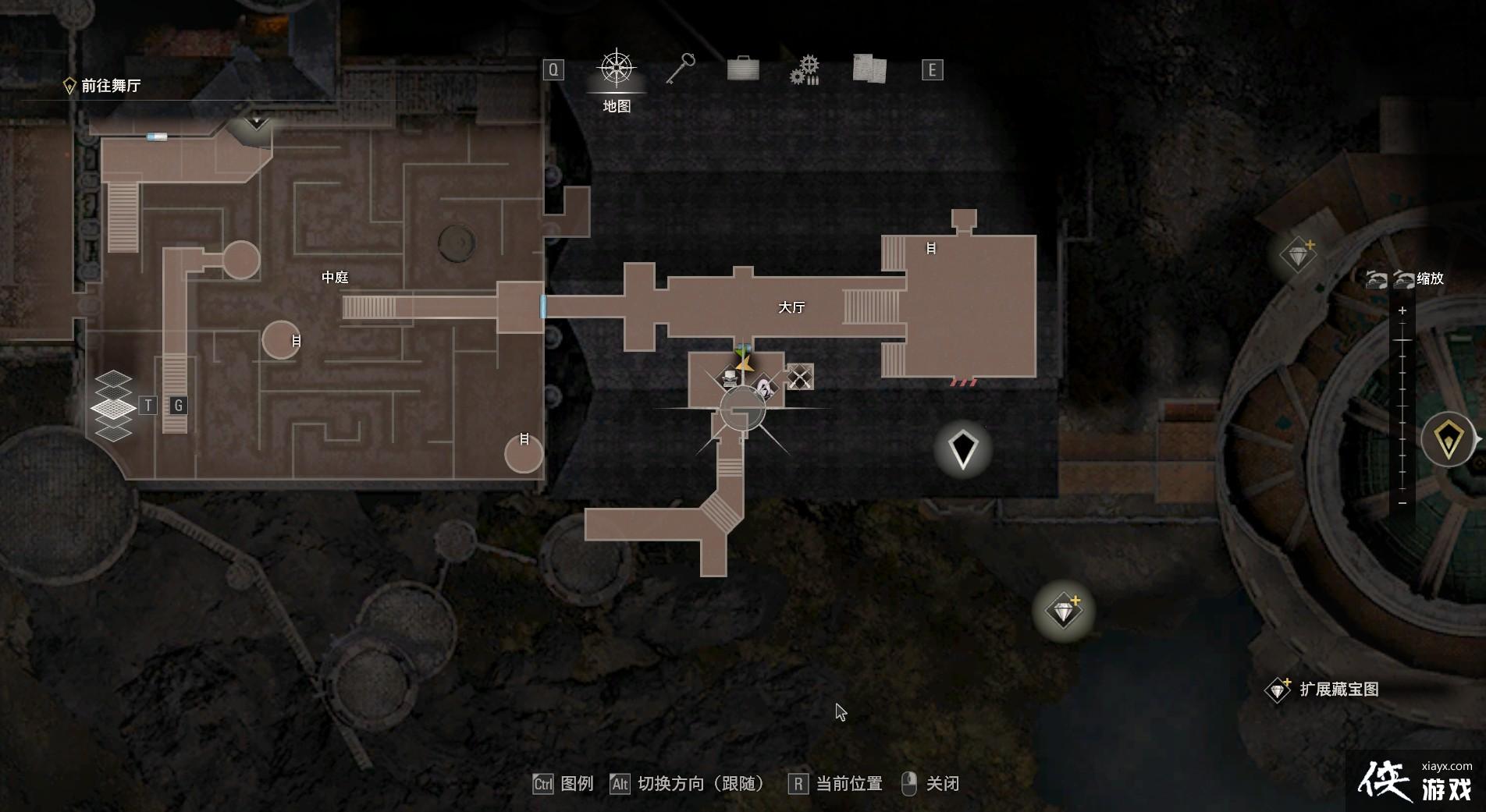Switch to the attaché case tab

click(x=743, y=69)
